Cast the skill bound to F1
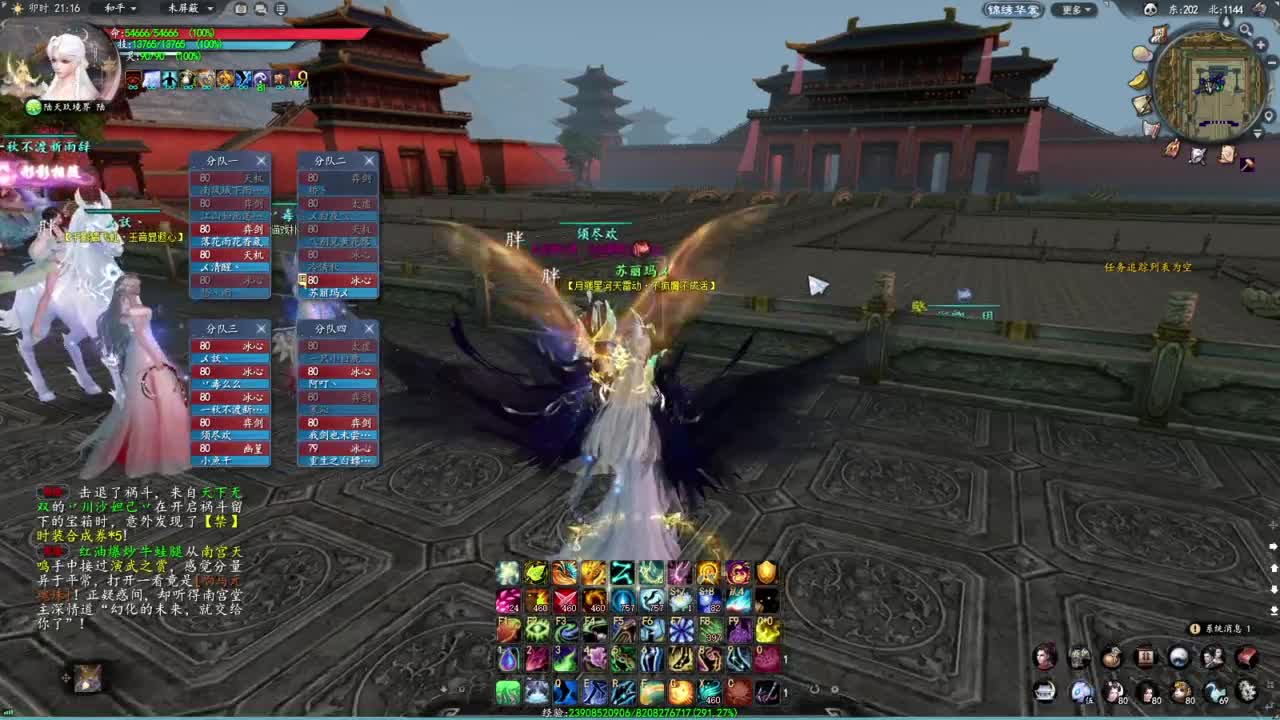This screenshot has width=1280, height=720. coord(507,629)
